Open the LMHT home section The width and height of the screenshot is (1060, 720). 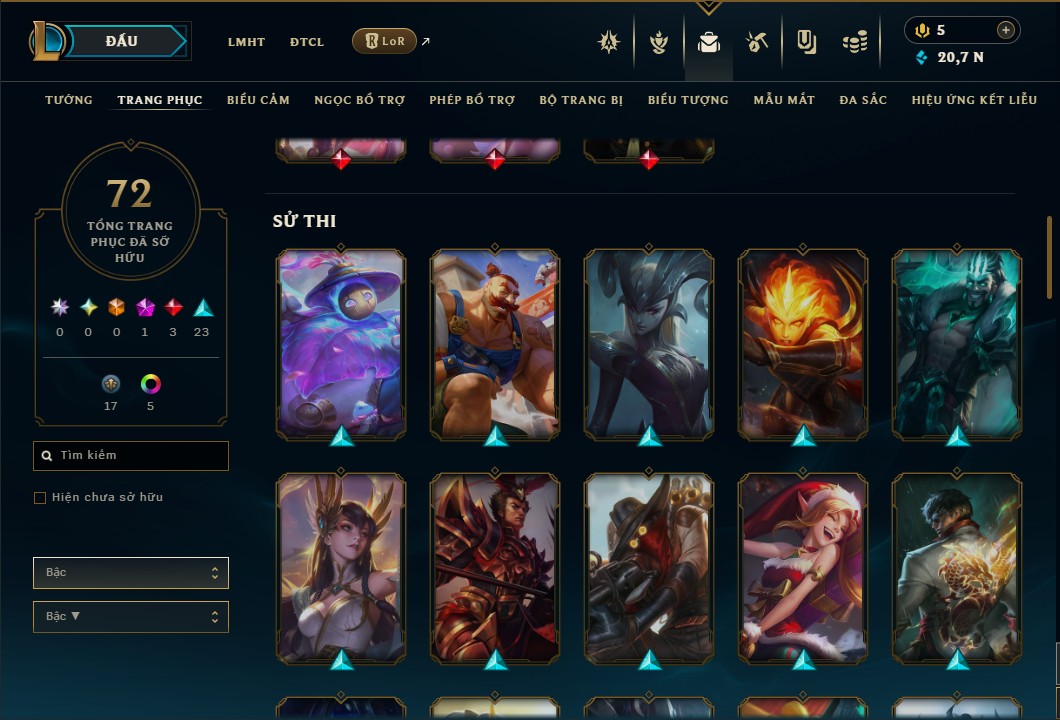(x=246, y=42)
